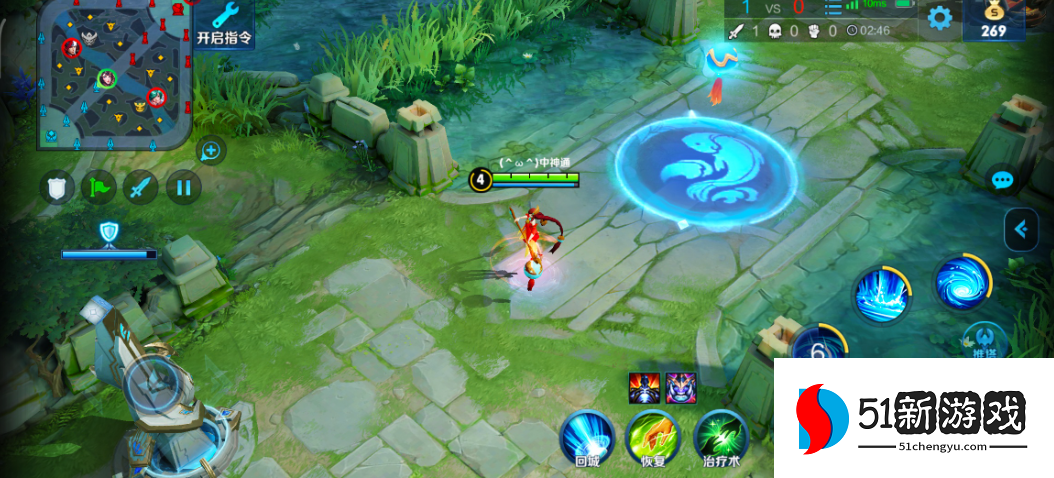Image resolution: width=1054 pixels, height=478 pixels.
Task: Cast the blue swirling wave skill
Action: [x=962, y=283]
